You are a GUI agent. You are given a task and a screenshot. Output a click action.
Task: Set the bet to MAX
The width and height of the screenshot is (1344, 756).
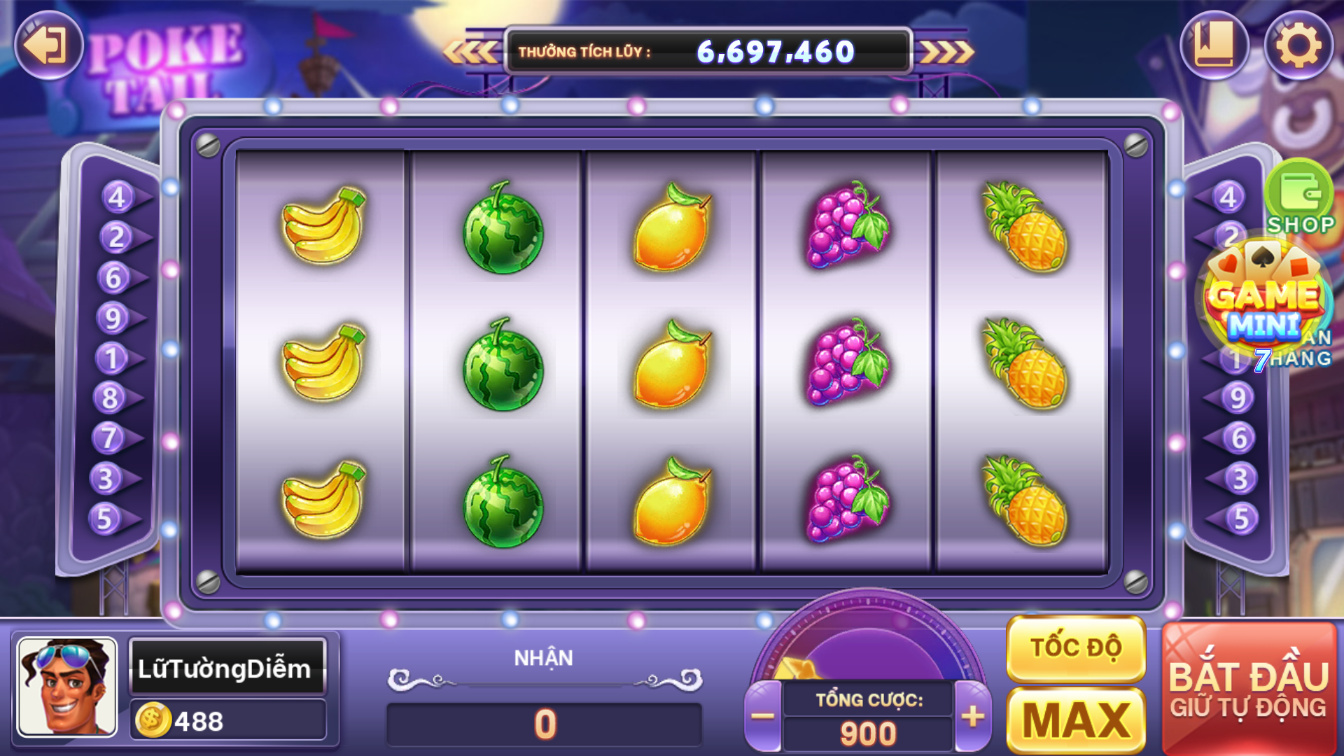click(x=1075, y=719)
